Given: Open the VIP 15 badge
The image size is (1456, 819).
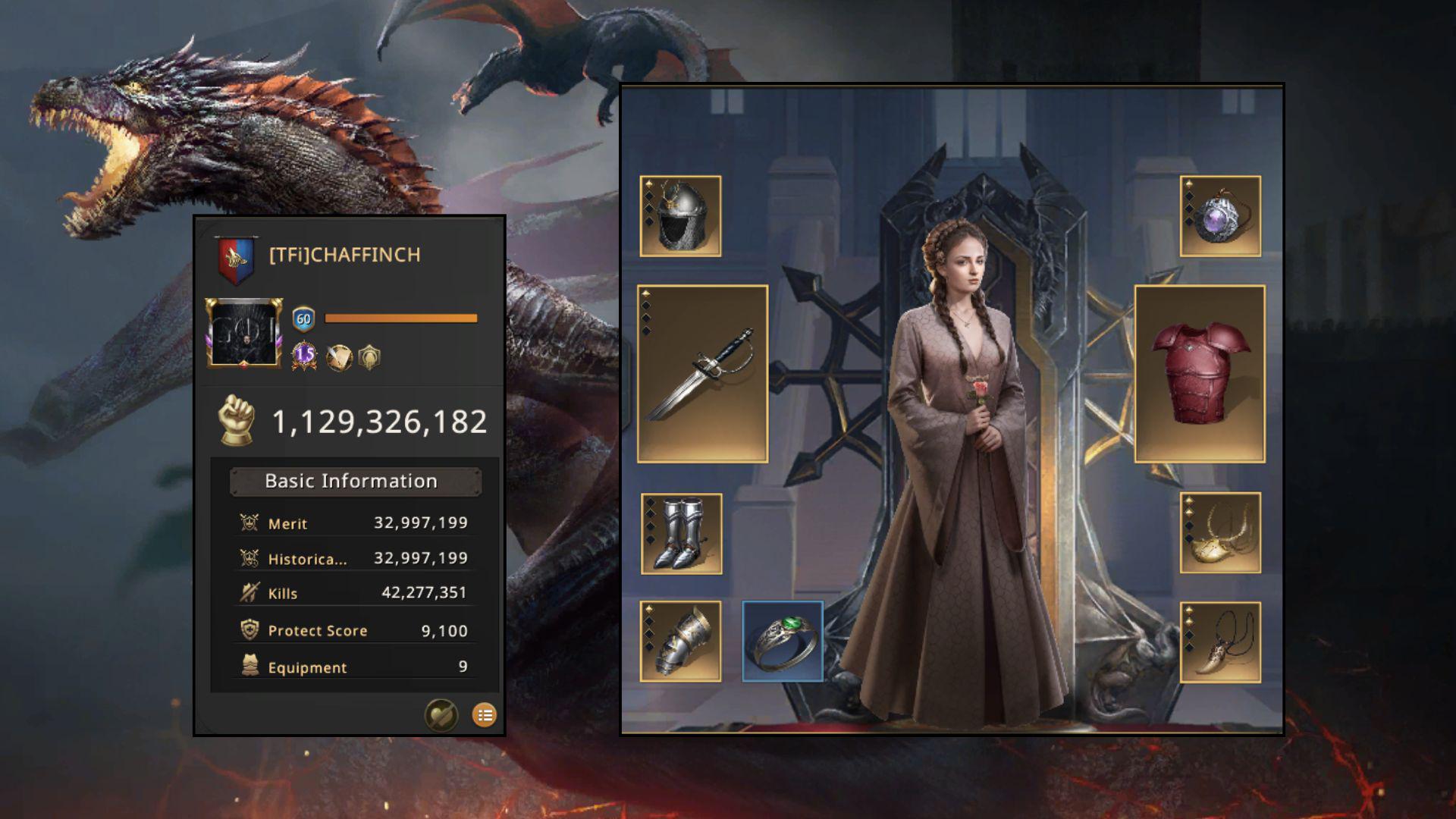Looking at the screenshot, I should pyautogui.click(x=304, y=355).
